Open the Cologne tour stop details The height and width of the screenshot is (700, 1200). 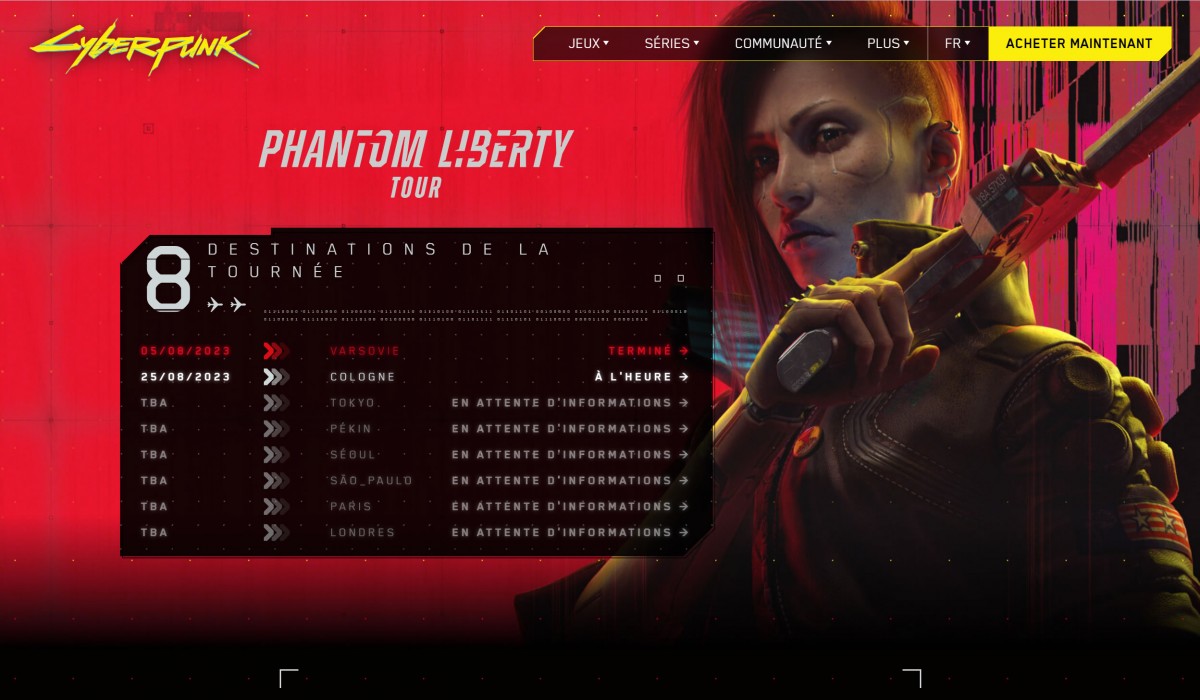[x=362, y=377]
